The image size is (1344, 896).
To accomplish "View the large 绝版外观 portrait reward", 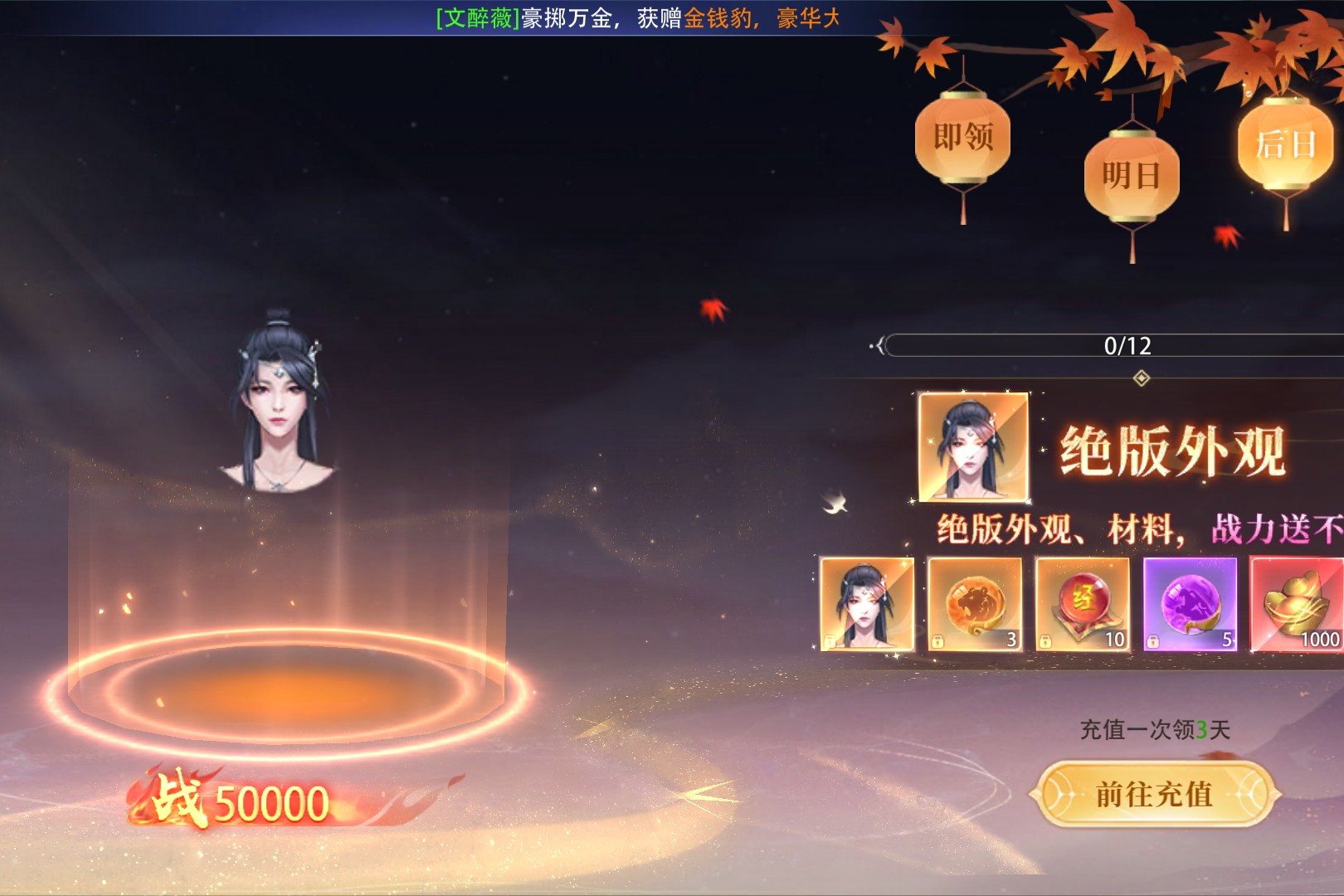I will point(973,447).
